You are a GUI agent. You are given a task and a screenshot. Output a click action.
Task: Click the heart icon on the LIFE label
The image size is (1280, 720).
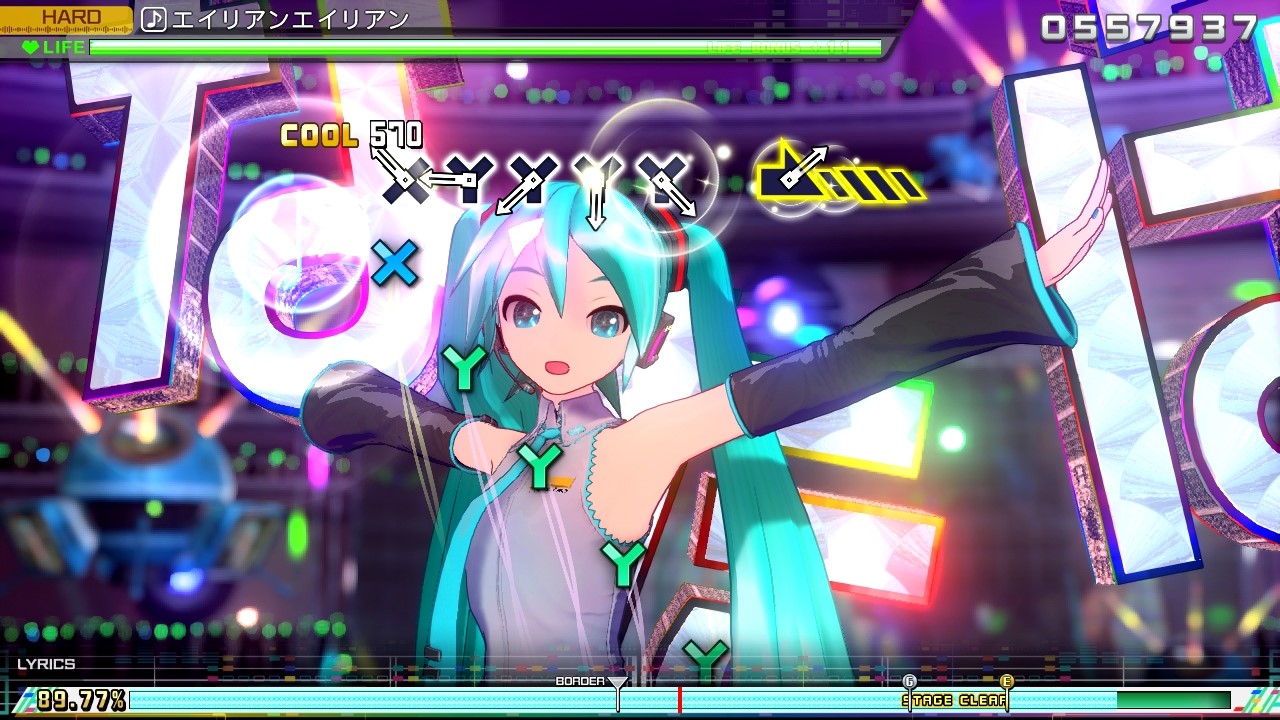click(32, 45)
